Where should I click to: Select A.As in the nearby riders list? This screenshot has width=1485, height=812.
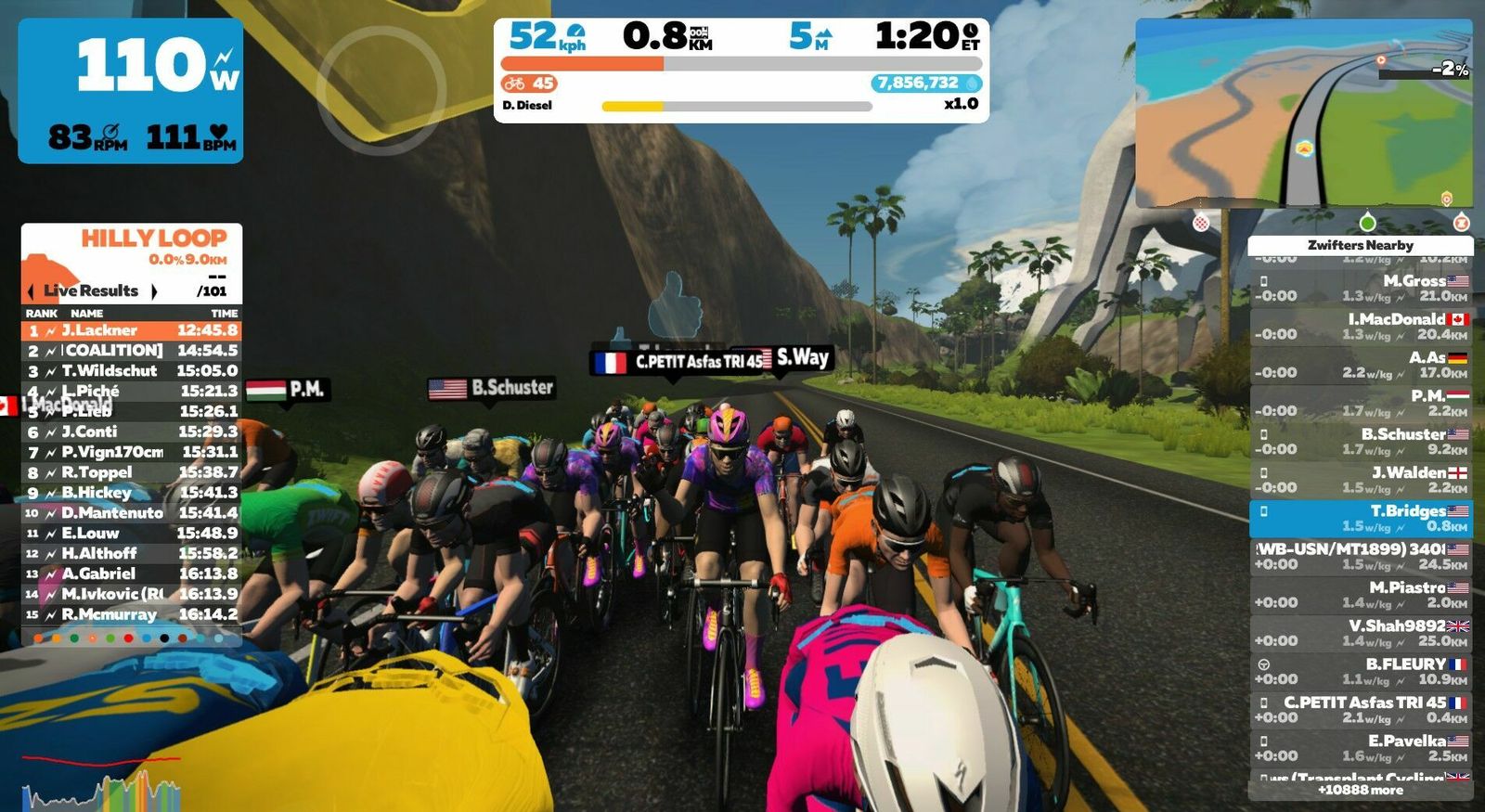pyautogui.click(x=1360, y=365)
